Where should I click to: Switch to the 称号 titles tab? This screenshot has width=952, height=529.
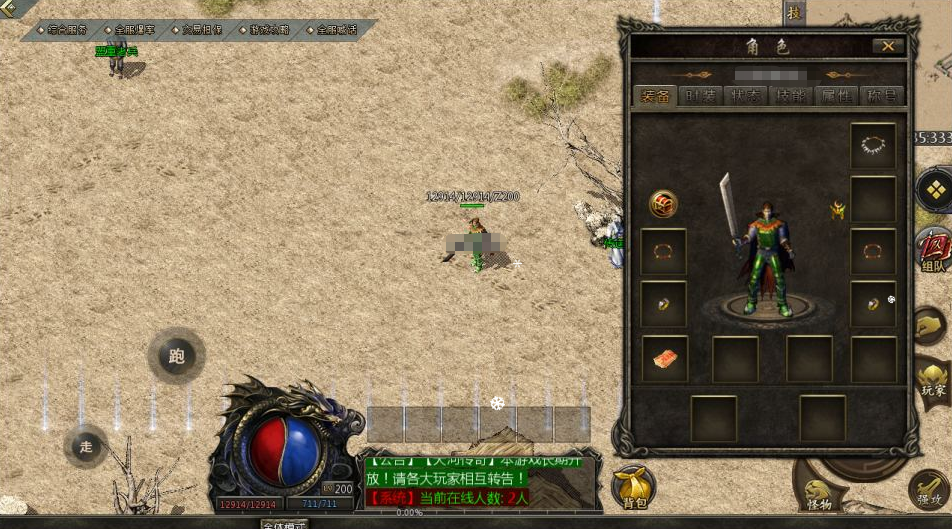click(x=881, y=96)
